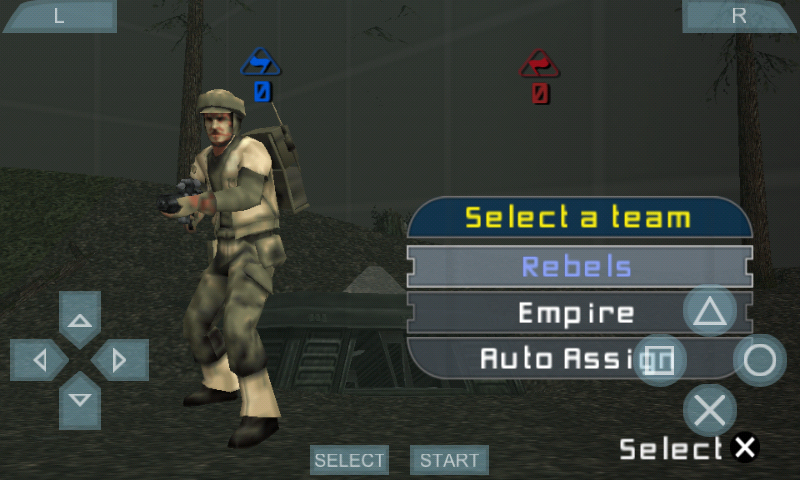
Task: Tap the D-pad up arrow
Action: (80, 320)
